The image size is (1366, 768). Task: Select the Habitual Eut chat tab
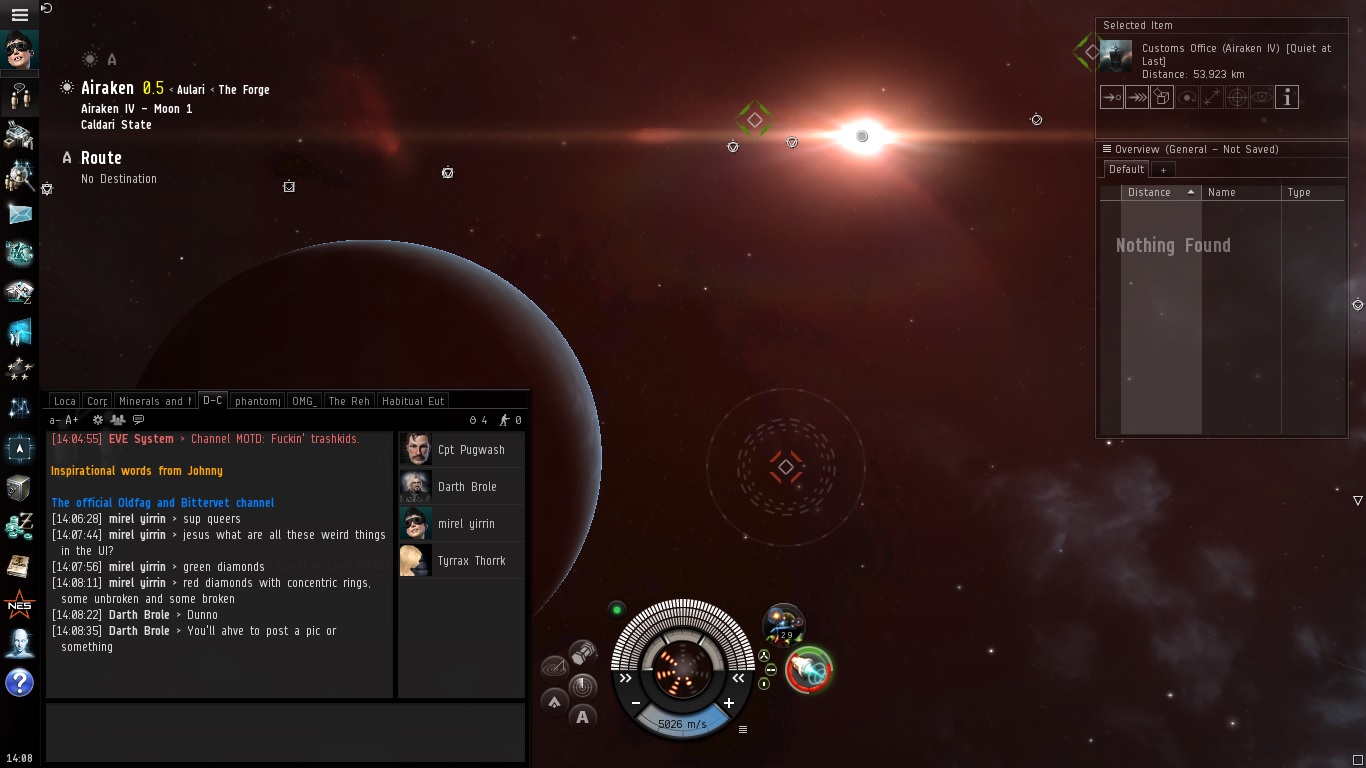point(412,401)
